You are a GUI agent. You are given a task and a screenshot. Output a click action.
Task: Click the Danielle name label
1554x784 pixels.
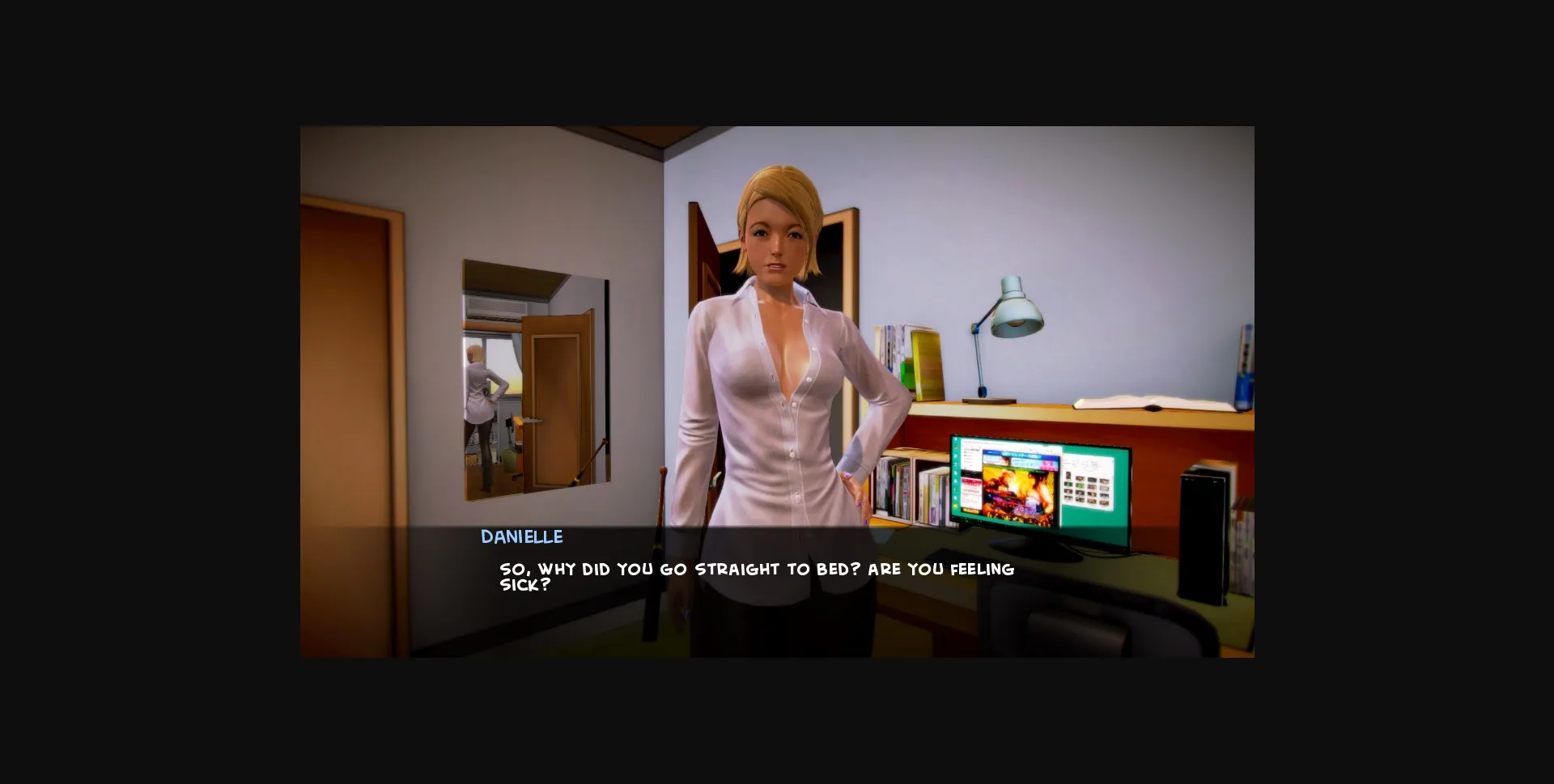tap(522, 536)
